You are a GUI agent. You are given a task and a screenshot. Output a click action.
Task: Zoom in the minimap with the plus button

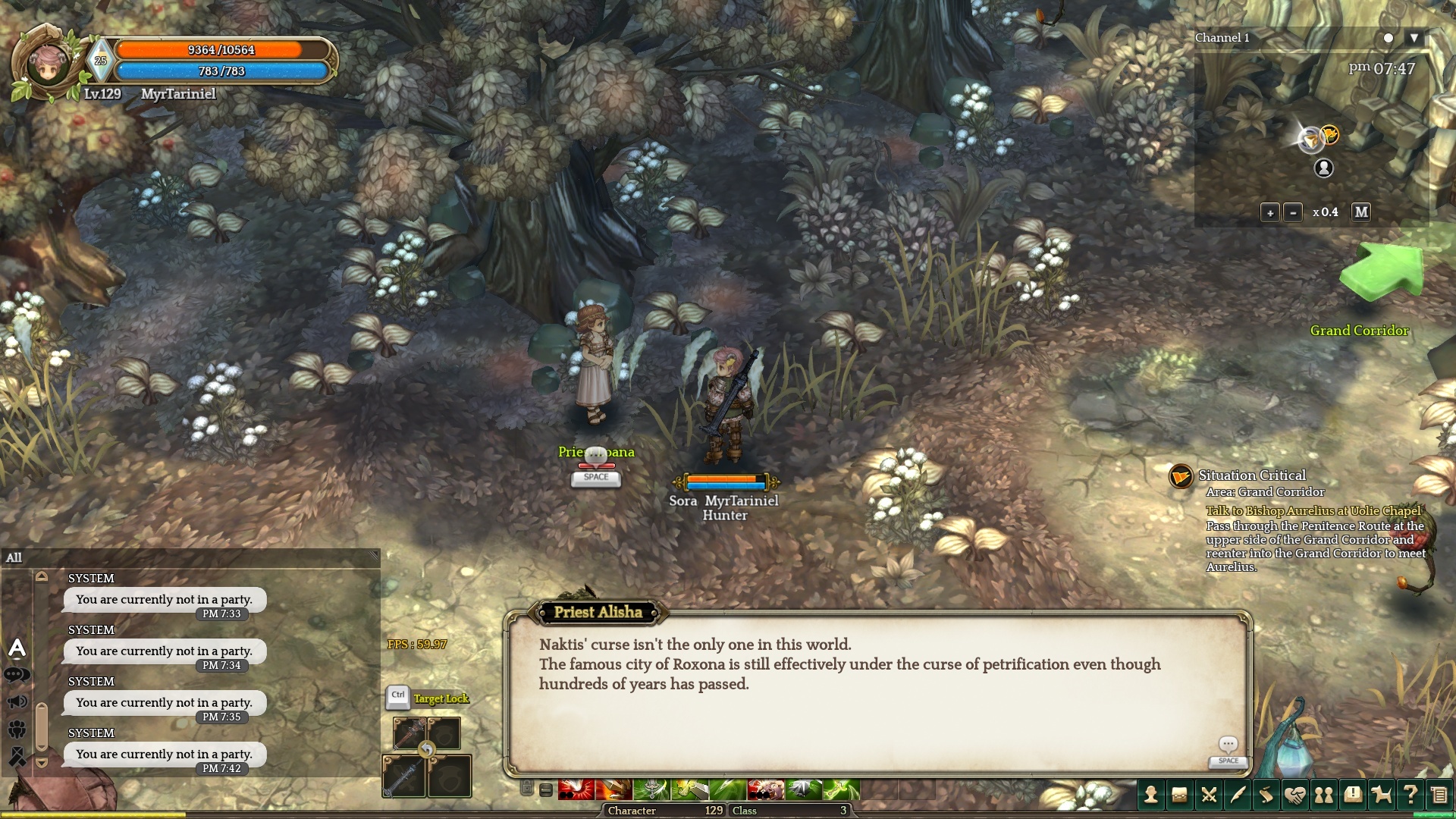[1270, 213]
